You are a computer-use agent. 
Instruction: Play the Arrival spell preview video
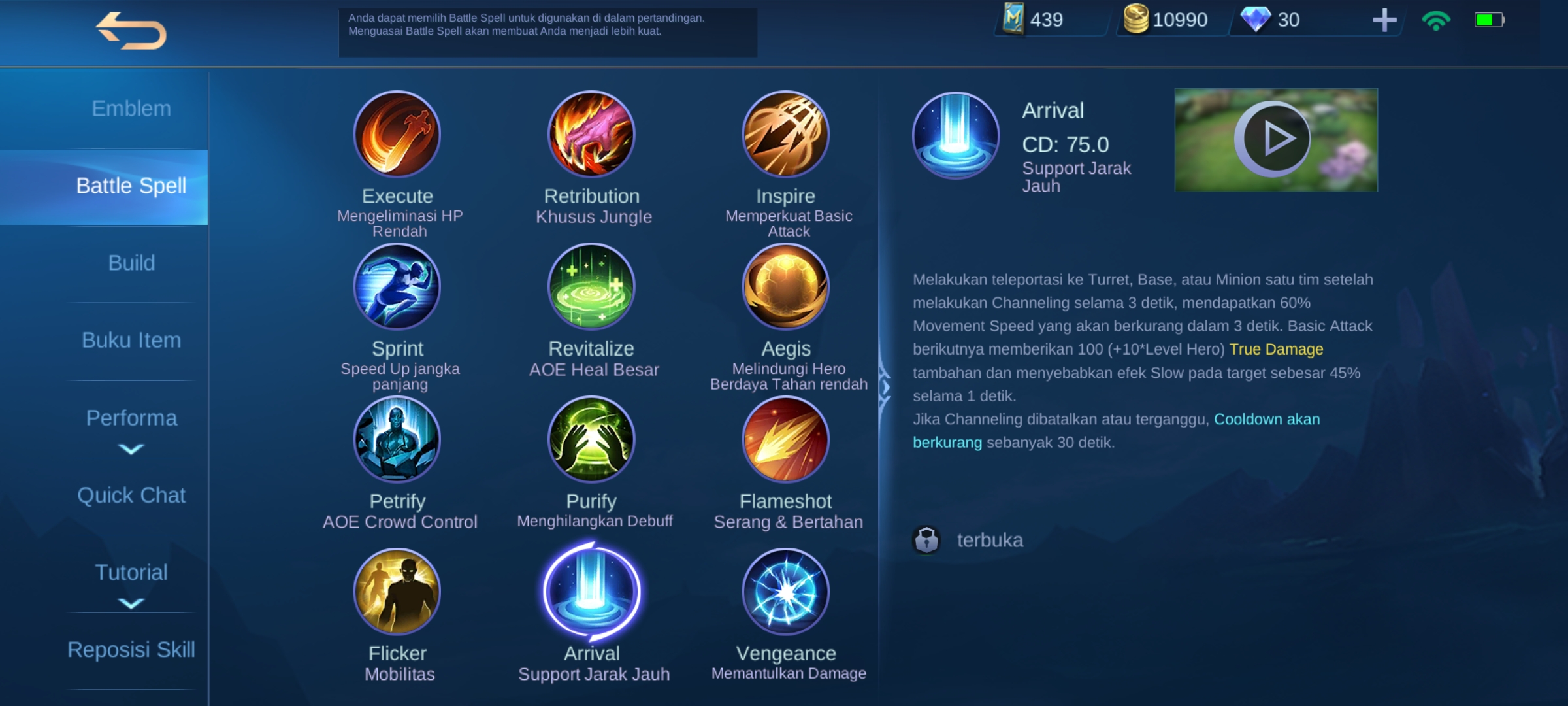(x=1273, y=139)
